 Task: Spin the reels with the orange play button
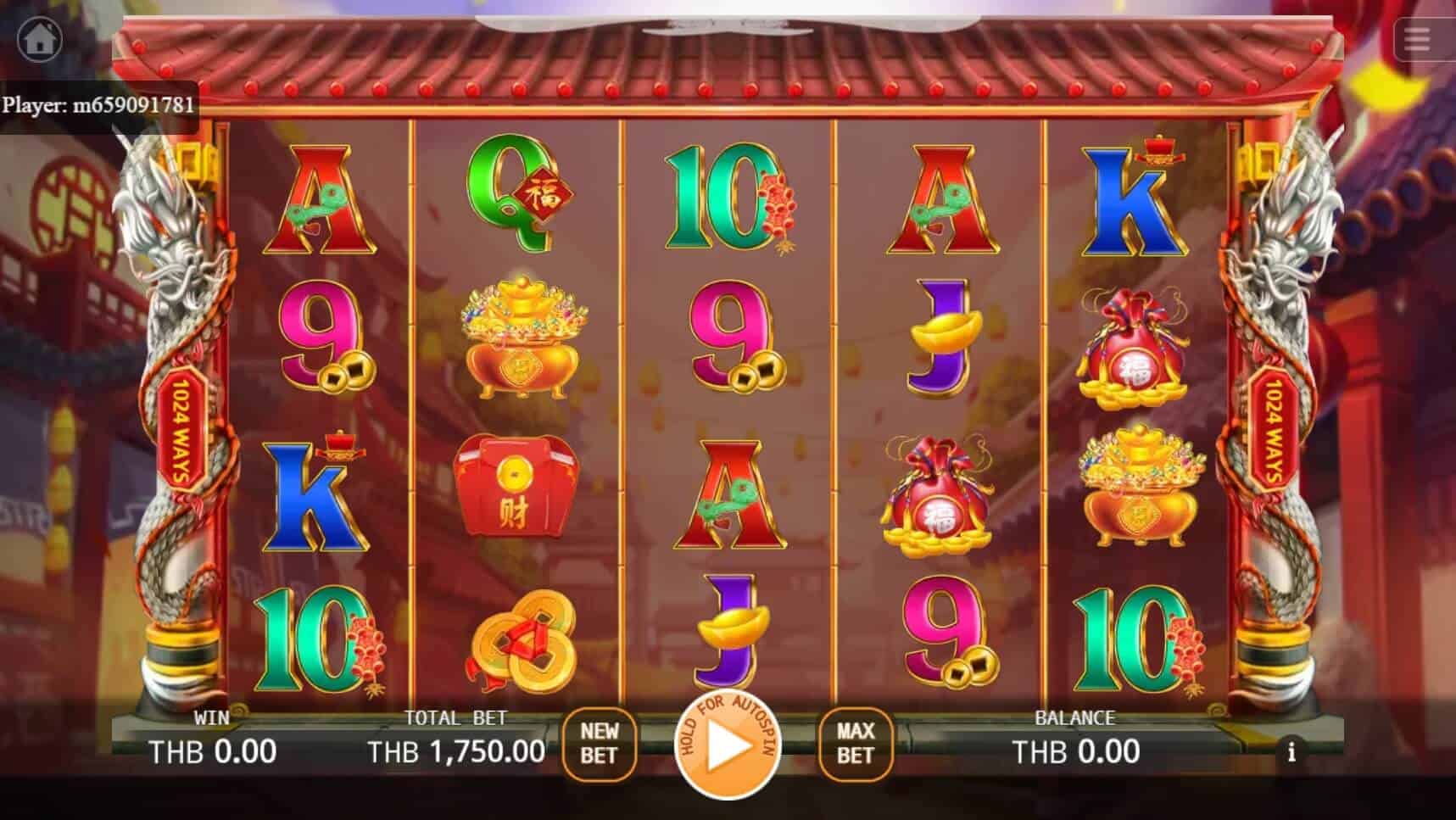pos(727,746)
